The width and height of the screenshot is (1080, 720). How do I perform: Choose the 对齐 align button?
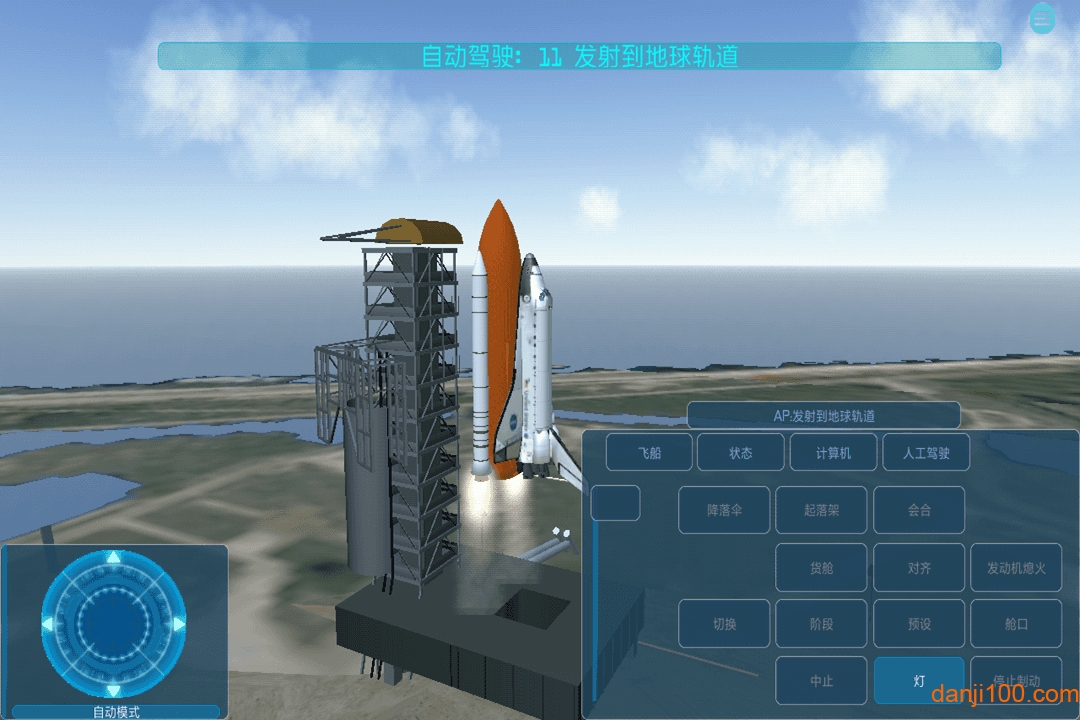[x=919, y=568]
